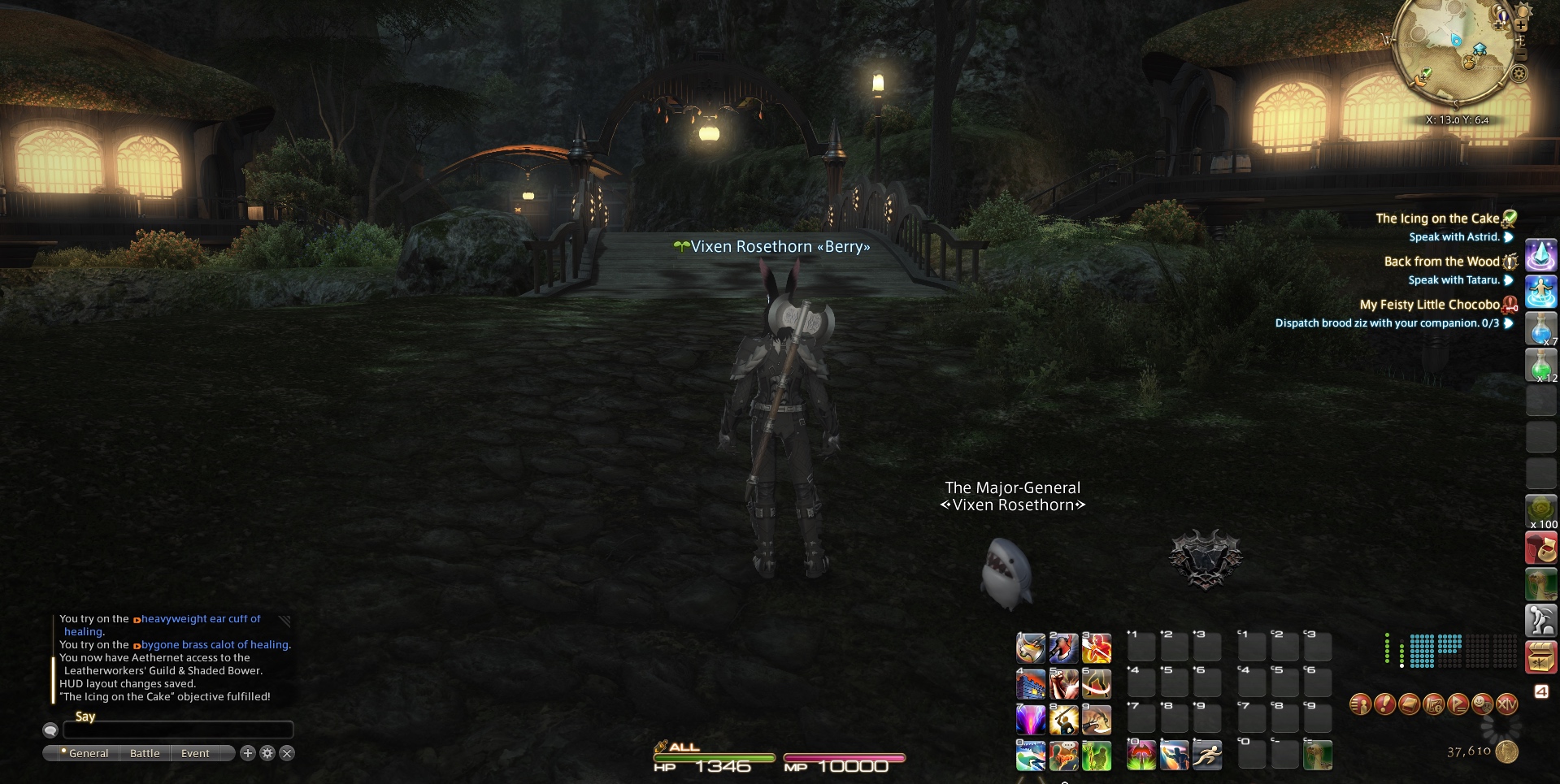This screenshot has width=1560, height=784.
Task: Activate the axe ability in hotbar slot 1
Action: click(1031, 648)
